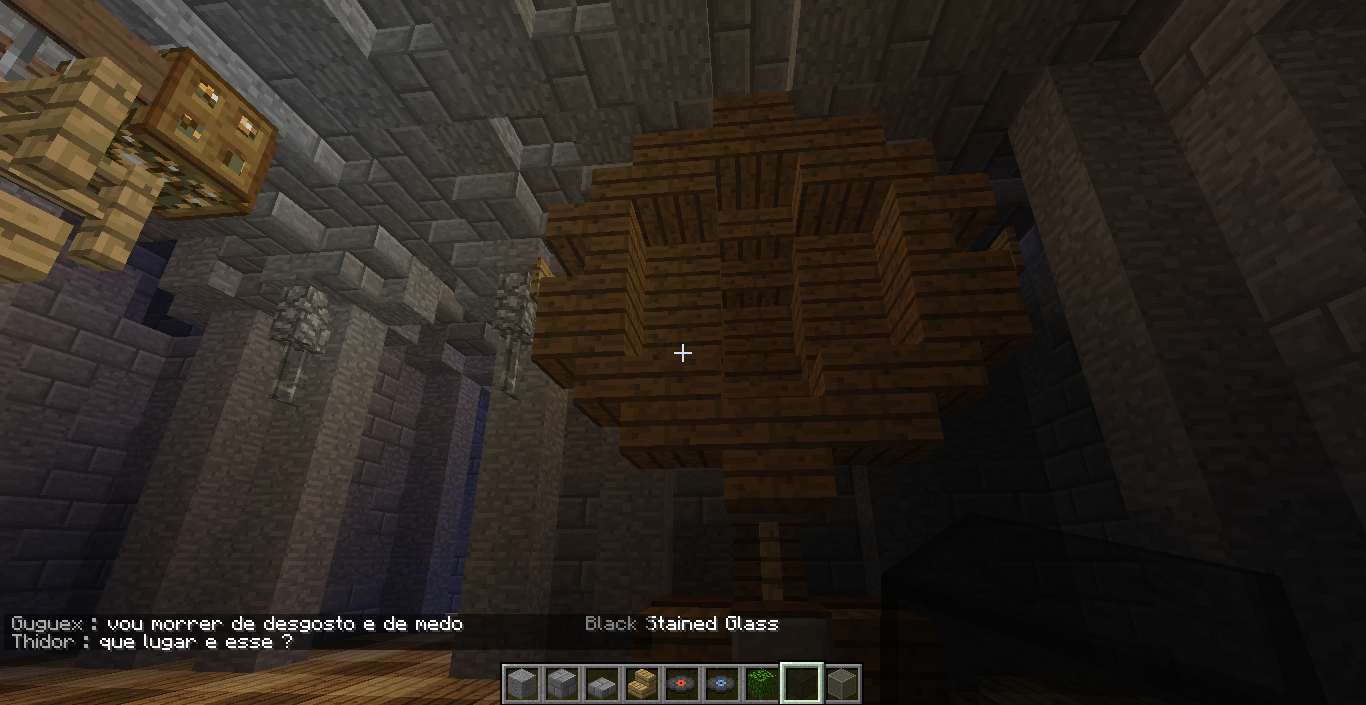This screenshot has height=705, width=1366.
Task: Select the wooden stairs hotbar slot
Action: tap(641, 684)
